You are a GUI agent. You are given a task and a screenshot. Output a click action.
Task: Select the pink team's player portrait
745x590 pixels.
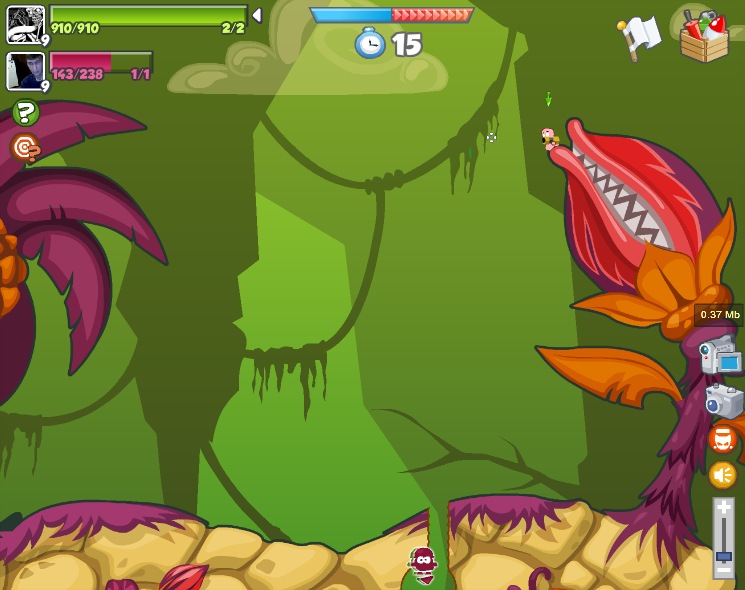pos(26,72)
